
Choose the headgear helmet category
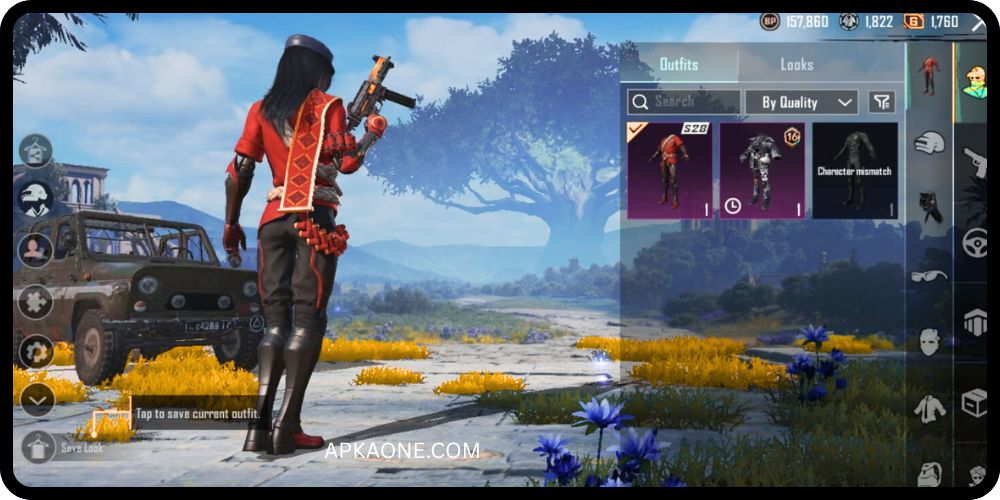tap(929, 142)
